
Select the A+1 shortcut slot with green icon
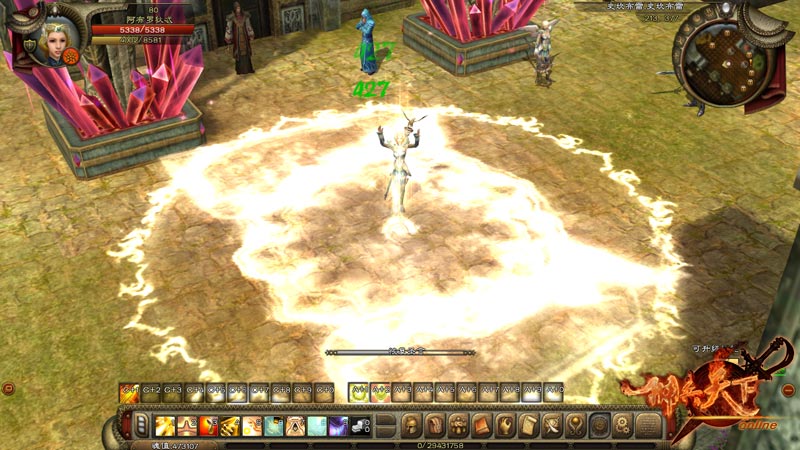tap(358, 392)
